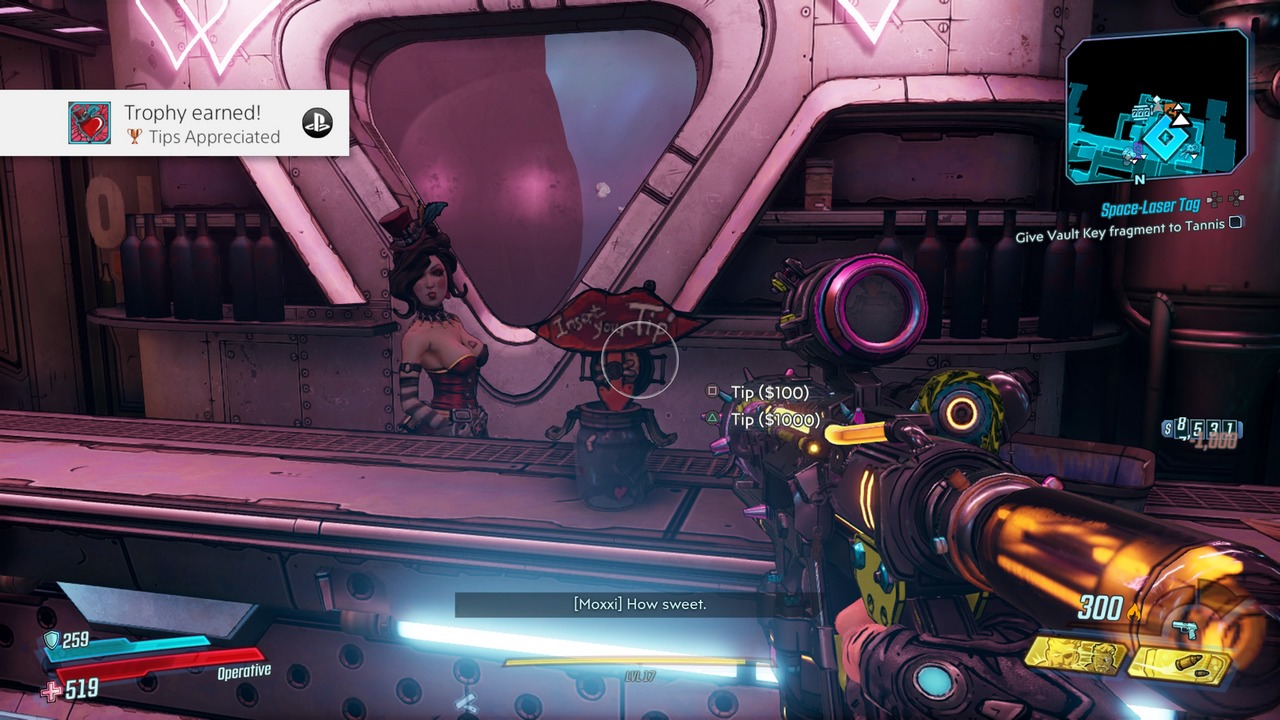The image size is (1280, 720).
Task: Open the minimap in the corner
Action: click(1156, 107)
